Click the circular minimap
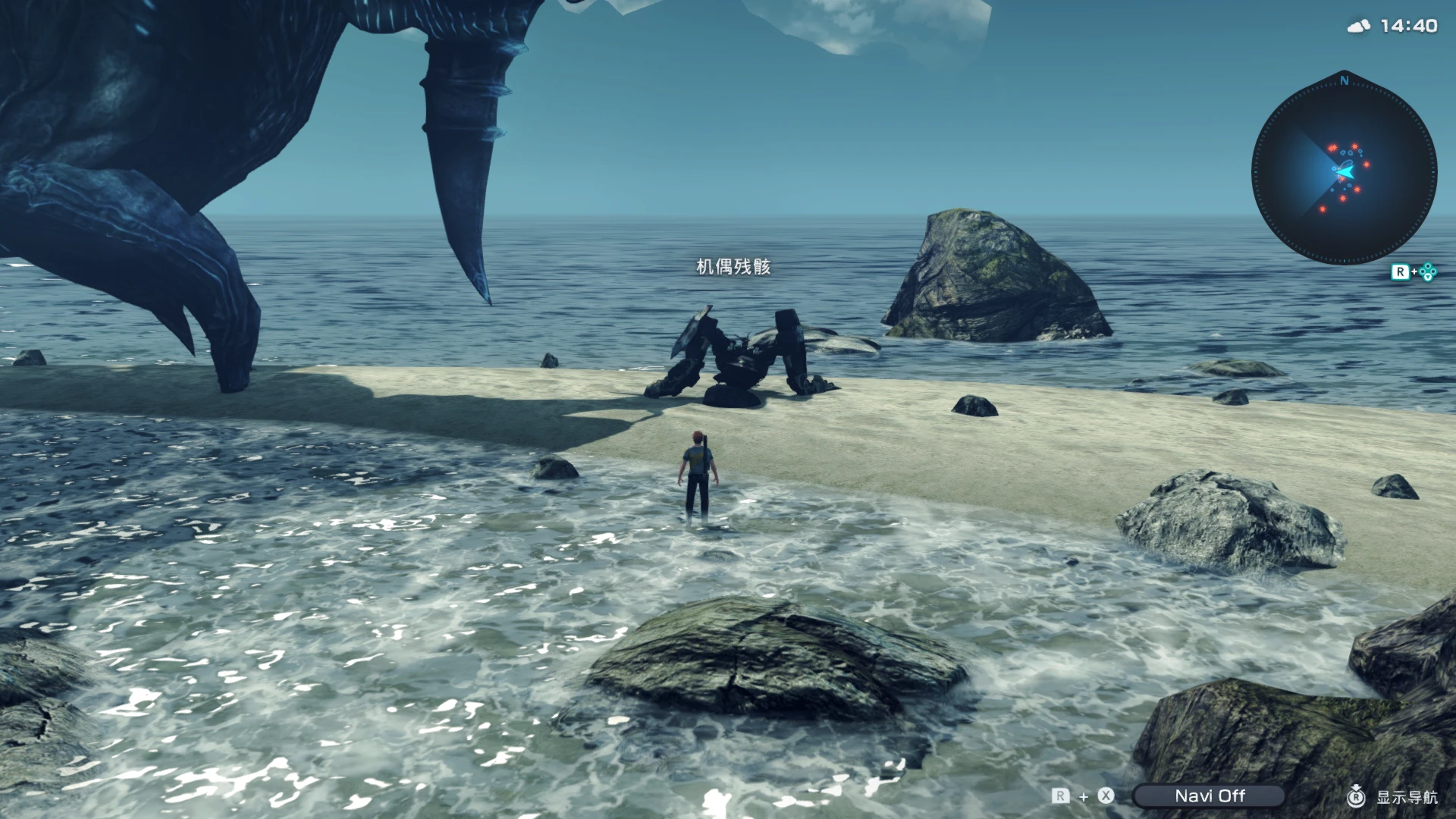This screenshot has width=1456, height=819. (x=1344, y=171)
